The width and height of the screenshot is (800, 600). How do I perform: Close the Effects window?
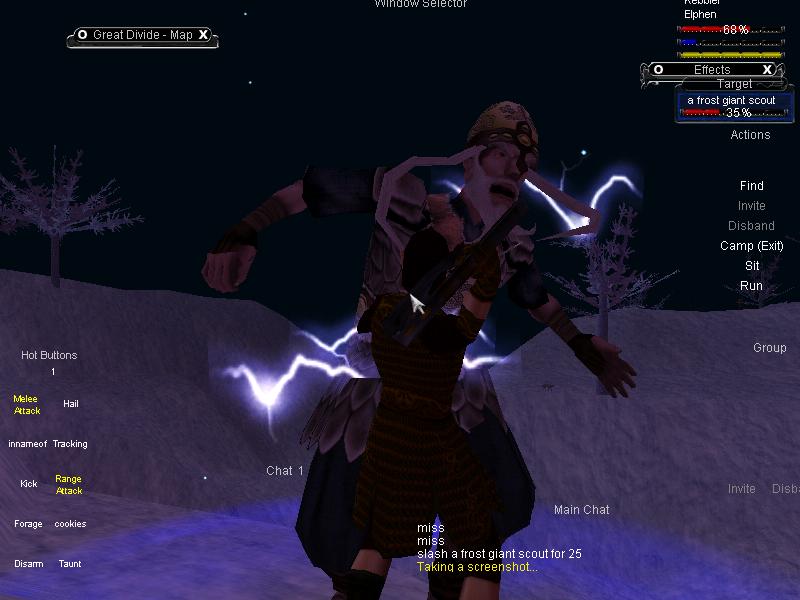768,70
